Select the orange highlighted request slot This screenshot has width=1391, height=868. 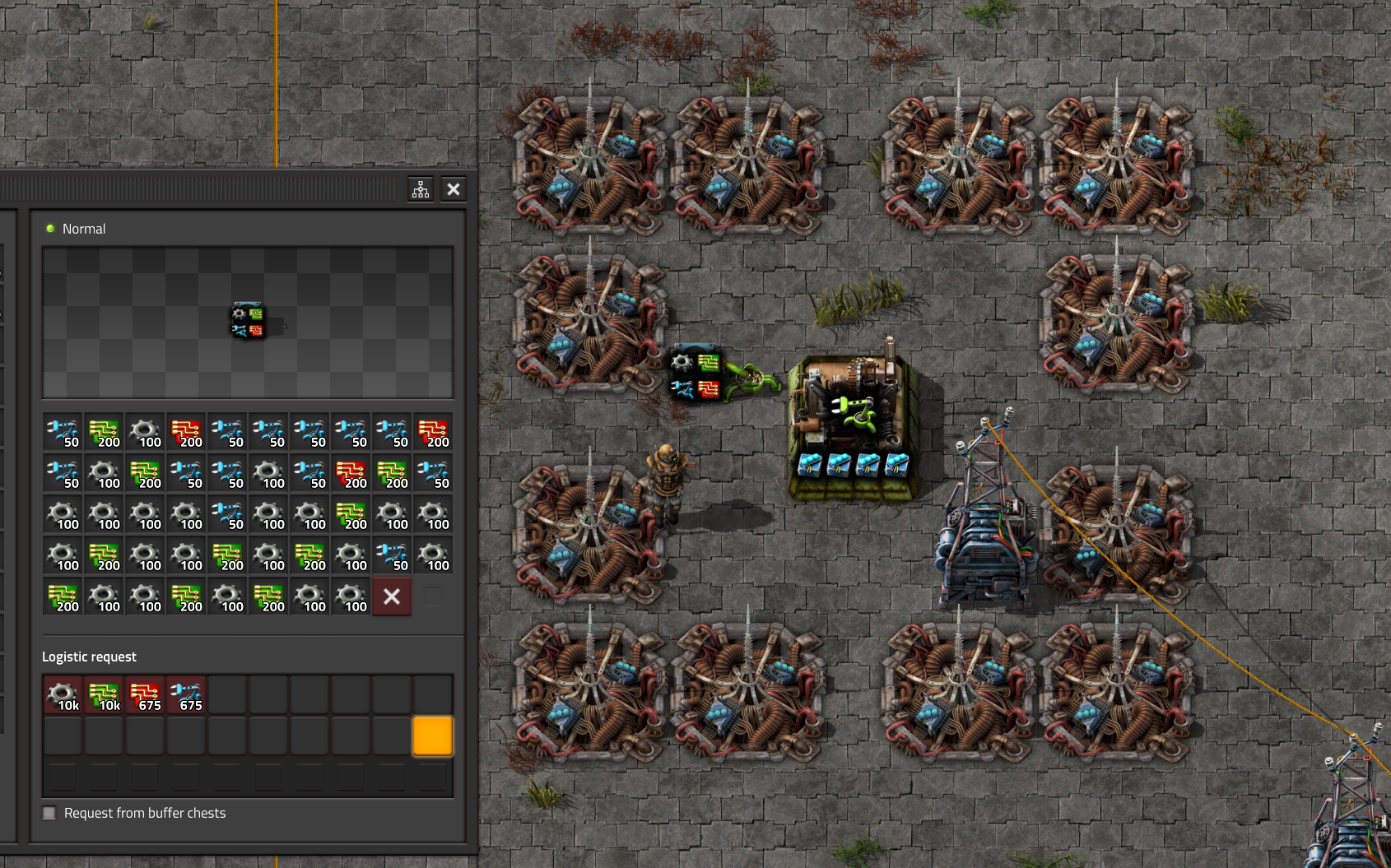click(x=432, y=736)
